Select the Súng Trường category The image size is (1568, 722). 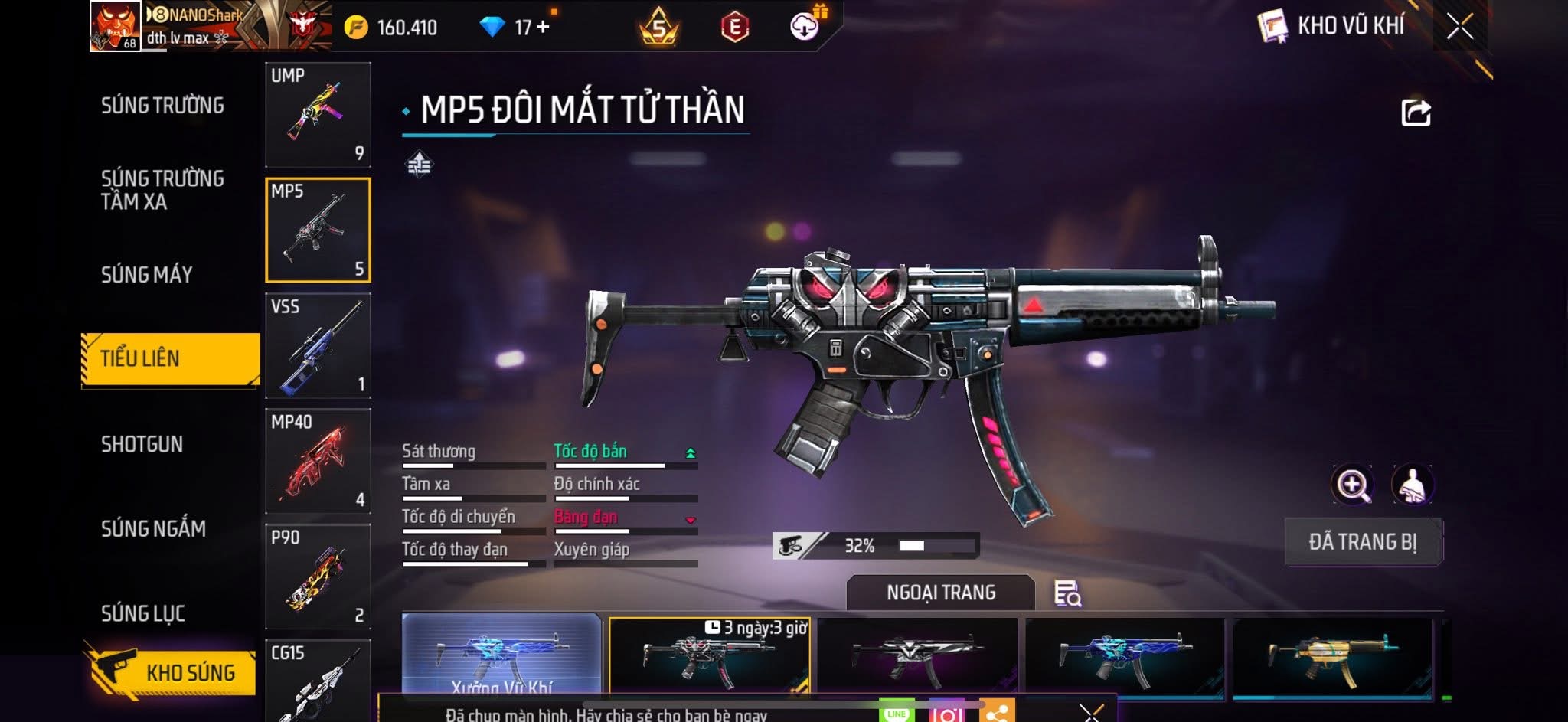(x=162, y=106)
